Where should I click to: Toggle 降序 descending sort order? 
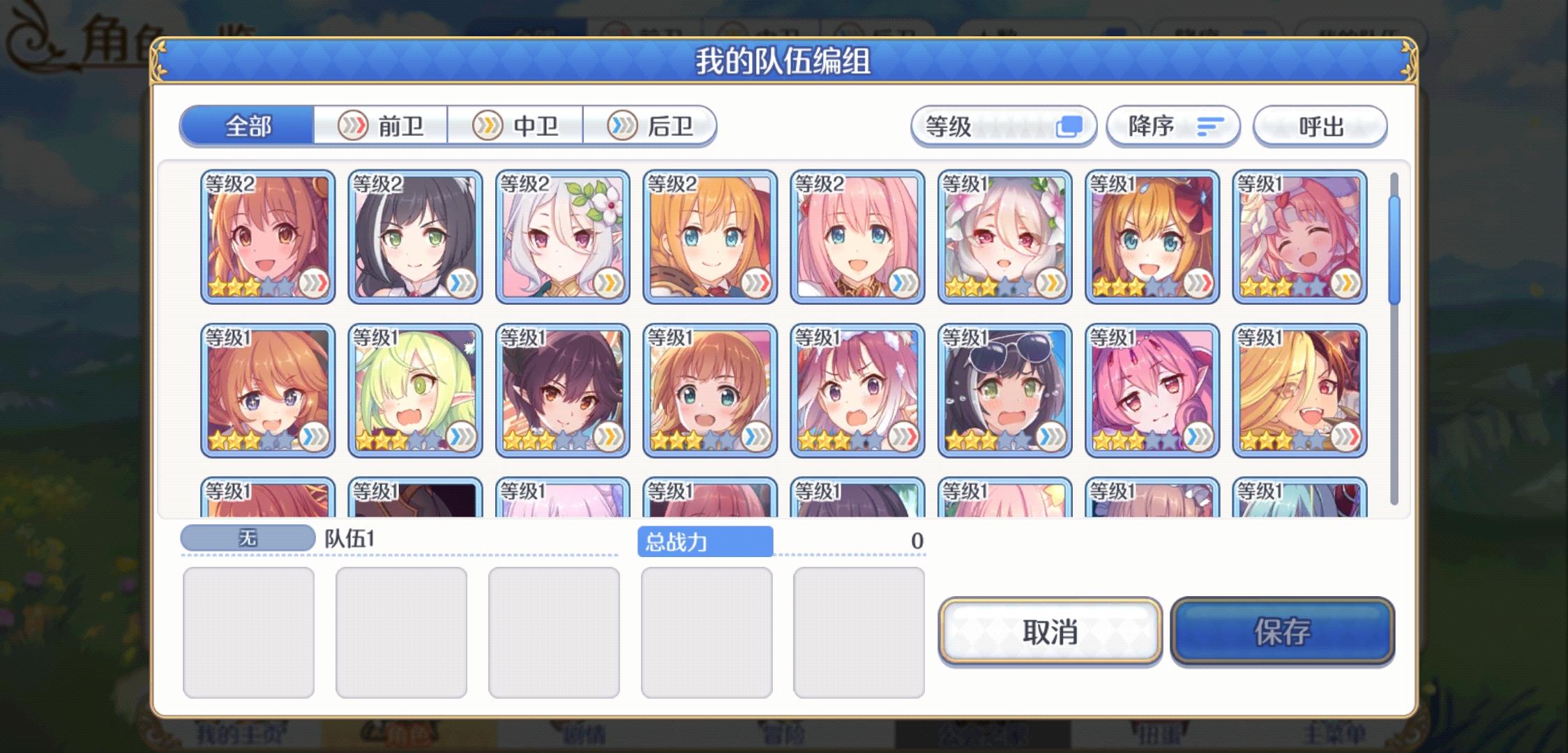tap(1173, 126)
